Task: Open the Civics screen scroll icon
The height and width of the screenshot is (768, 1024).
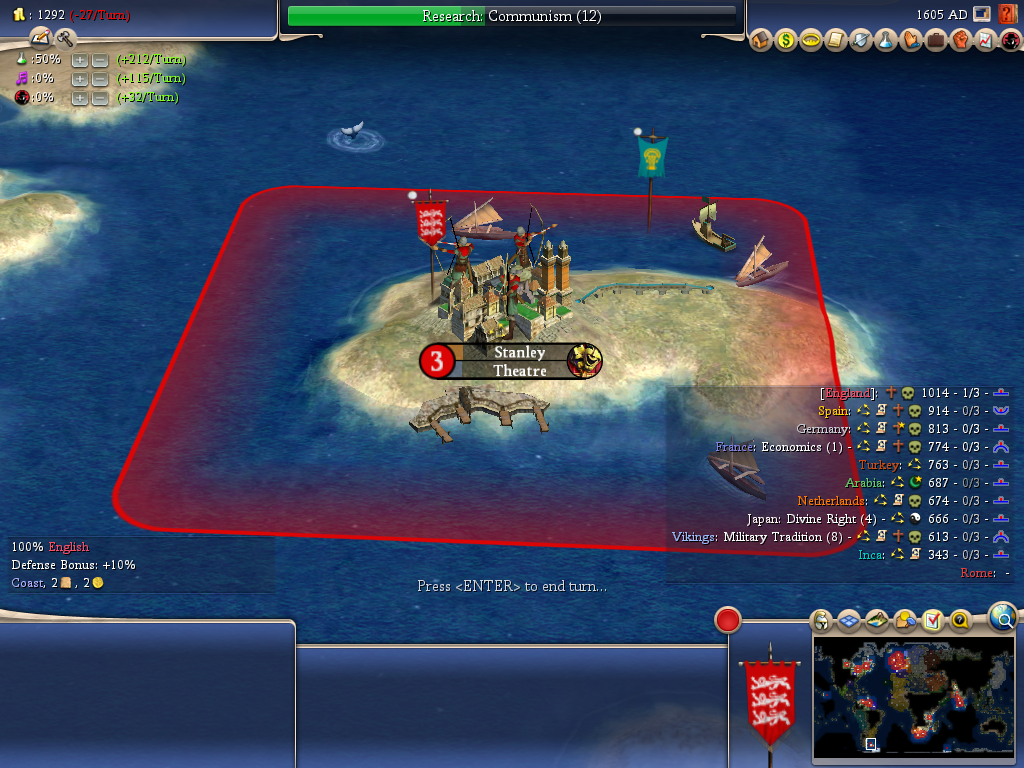Action: pyautogui.click(x=836, y=41)
